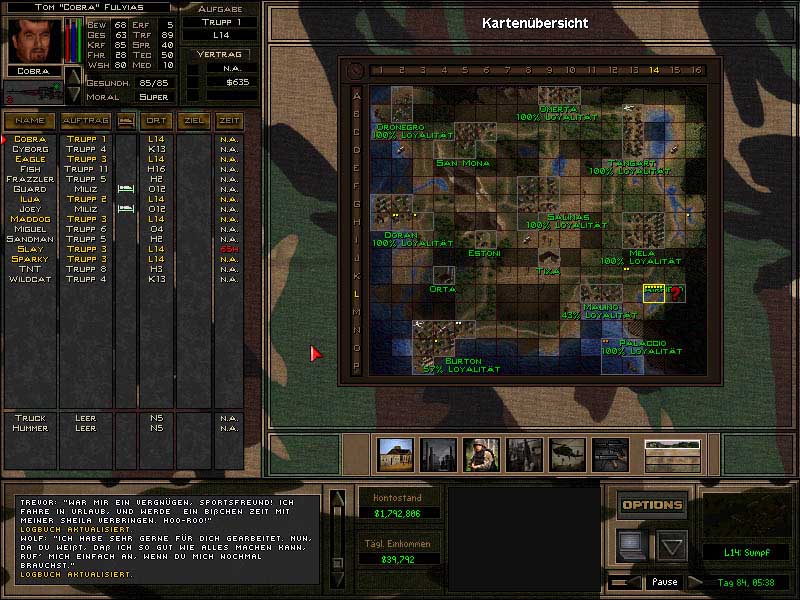The width and height of the screenshot is (800, 600).
Task: Sort the roster by Ziel
Action: tap(194, 121)
